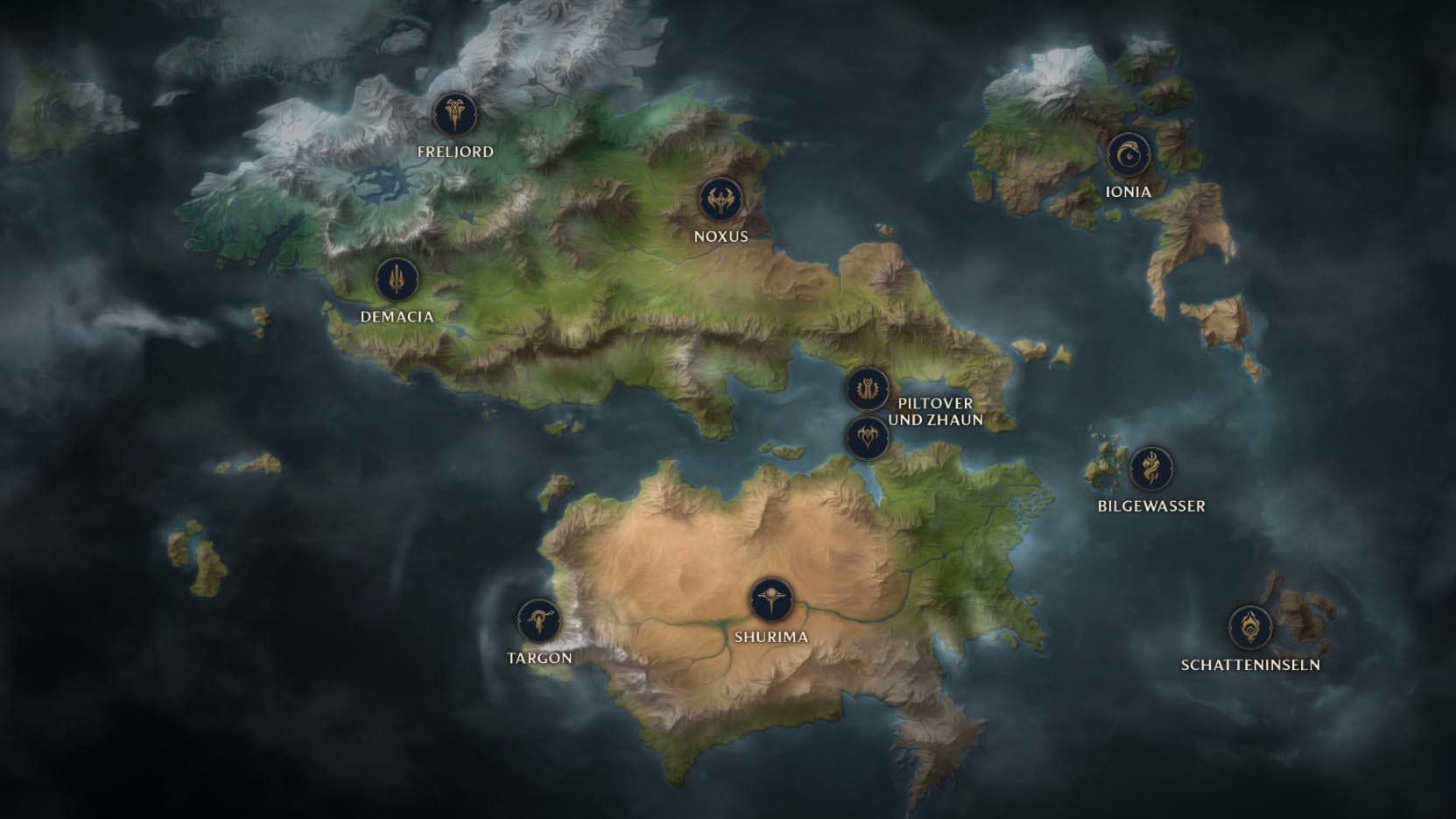Choose the Targon map marker

pyautogui.click(x=538, y=621)
